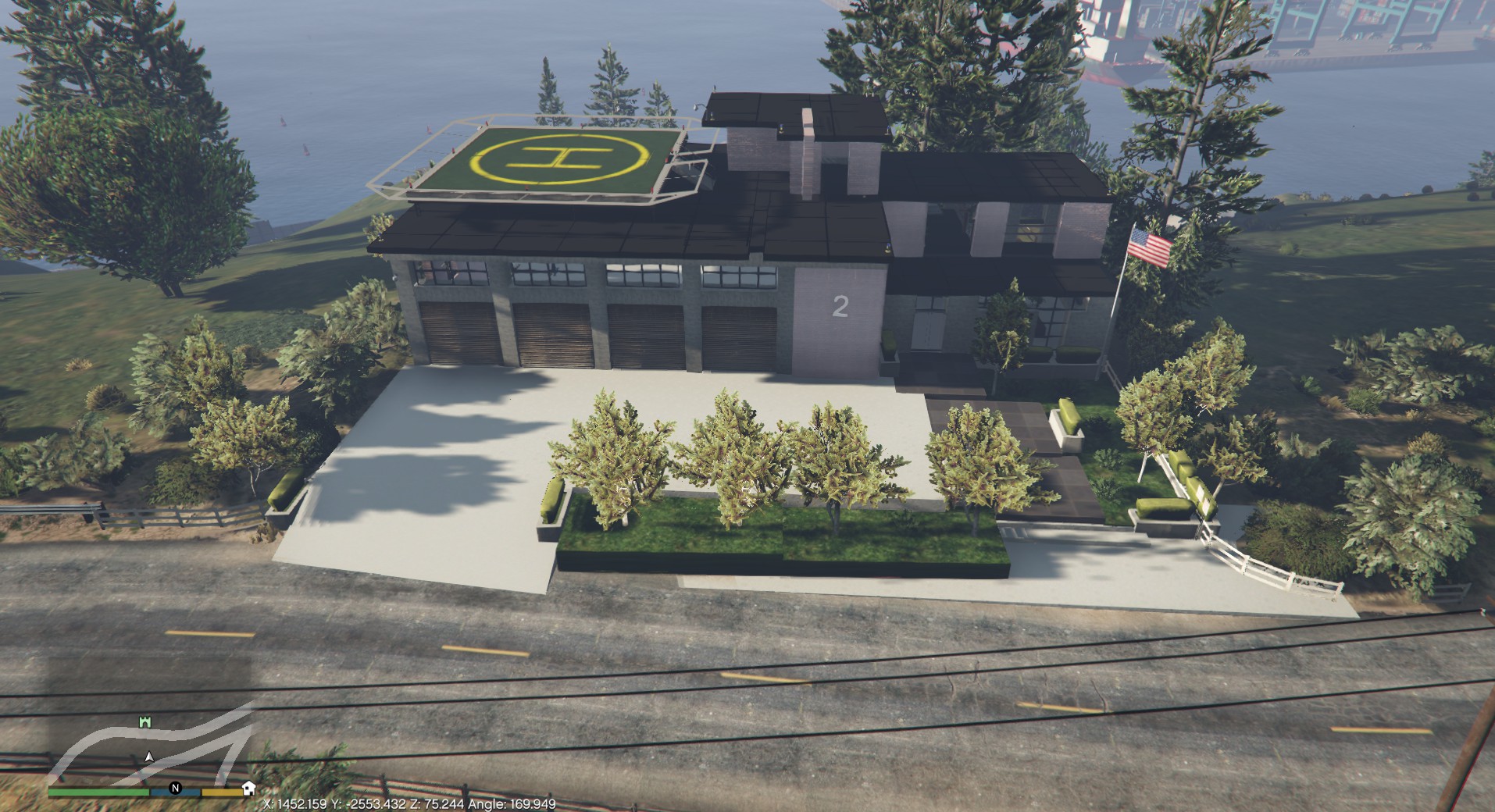Click the X coordinate readout at the bottom
This screenshot has width=1495, height=812.
[295, 803]
